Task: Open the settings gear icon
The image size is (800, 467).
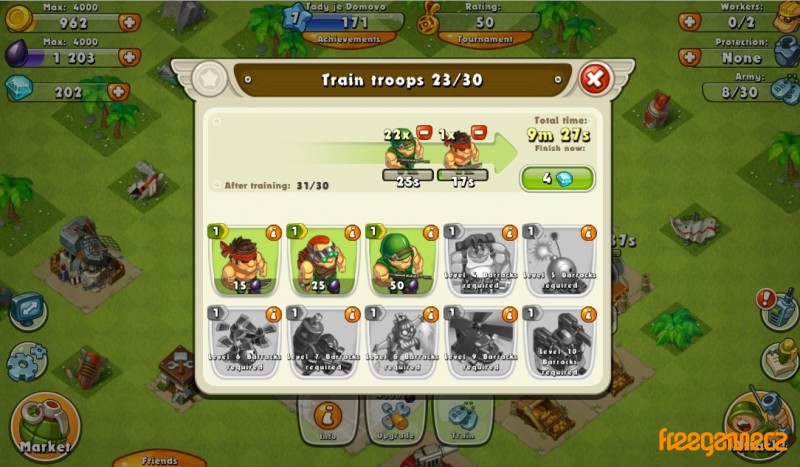Action: (x=26, y=362)
